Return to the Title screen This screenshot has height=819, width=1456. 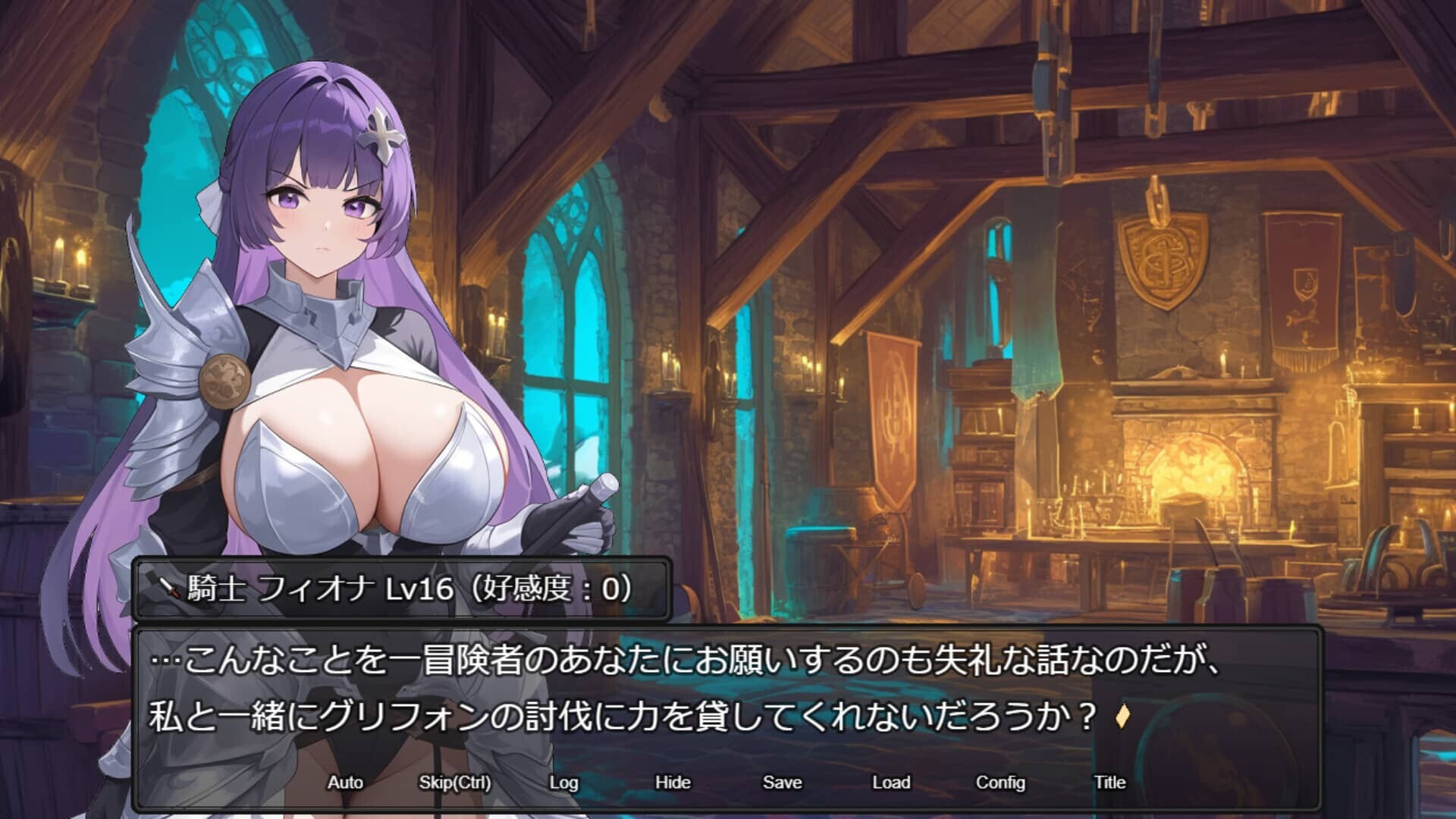pos(1109,782)
